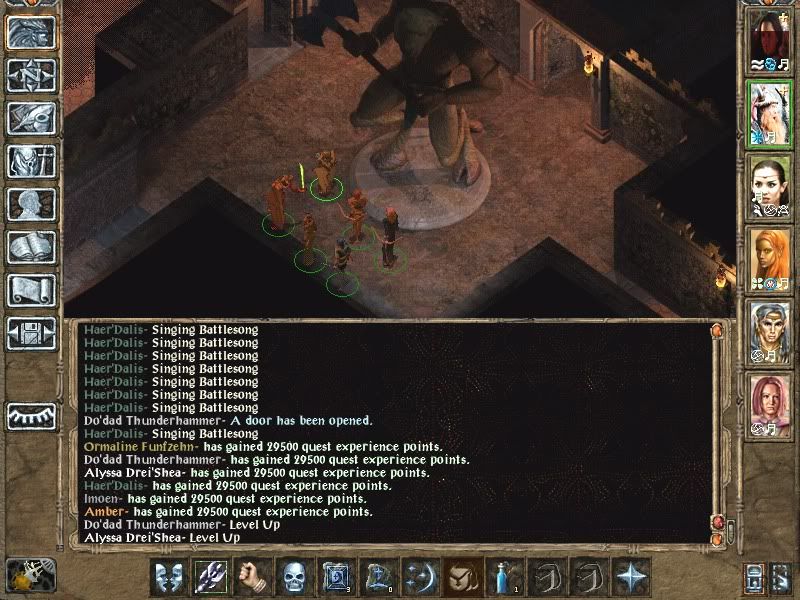Open the priest scroll button
800x600 pixels.
click(x=31, y=290)
